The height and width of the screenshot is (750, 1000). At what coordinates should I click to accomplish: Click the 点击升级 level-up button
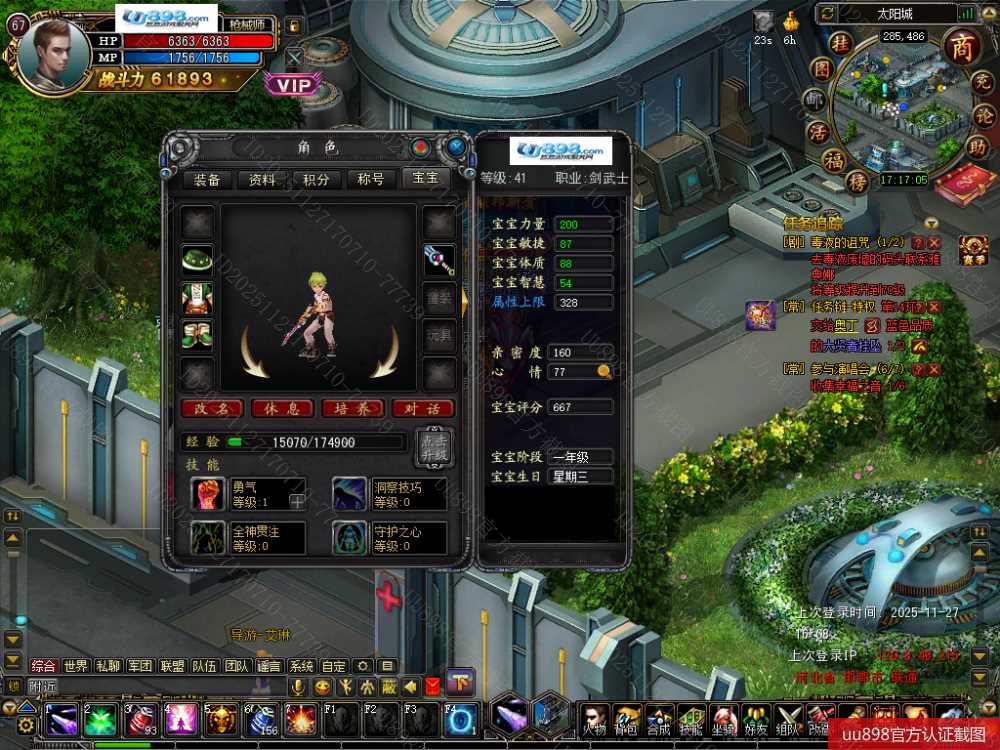click(x=433, y=447)
